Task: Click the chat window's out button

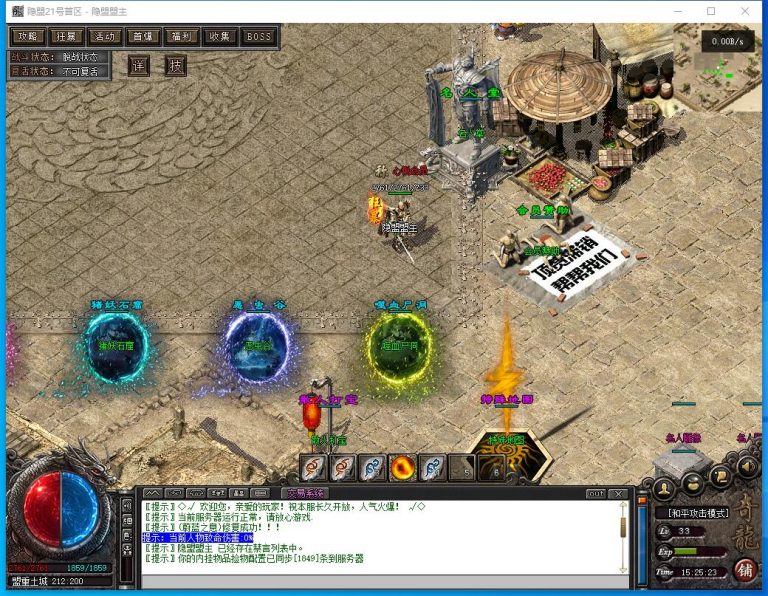Action: 596,493
